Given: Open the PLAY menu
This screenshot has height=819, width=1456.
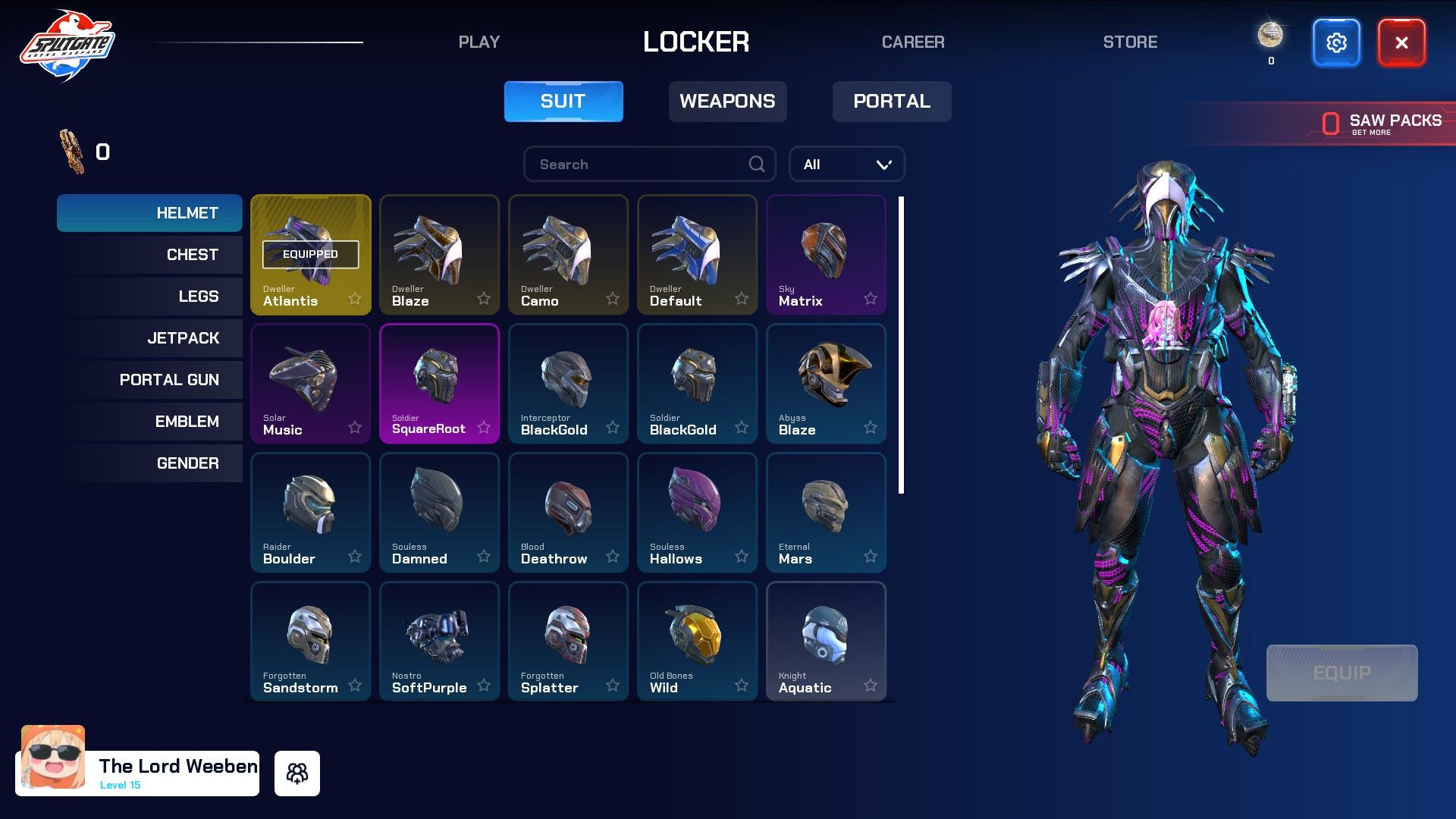Looking at the screenshot, I should coord(479,42).
